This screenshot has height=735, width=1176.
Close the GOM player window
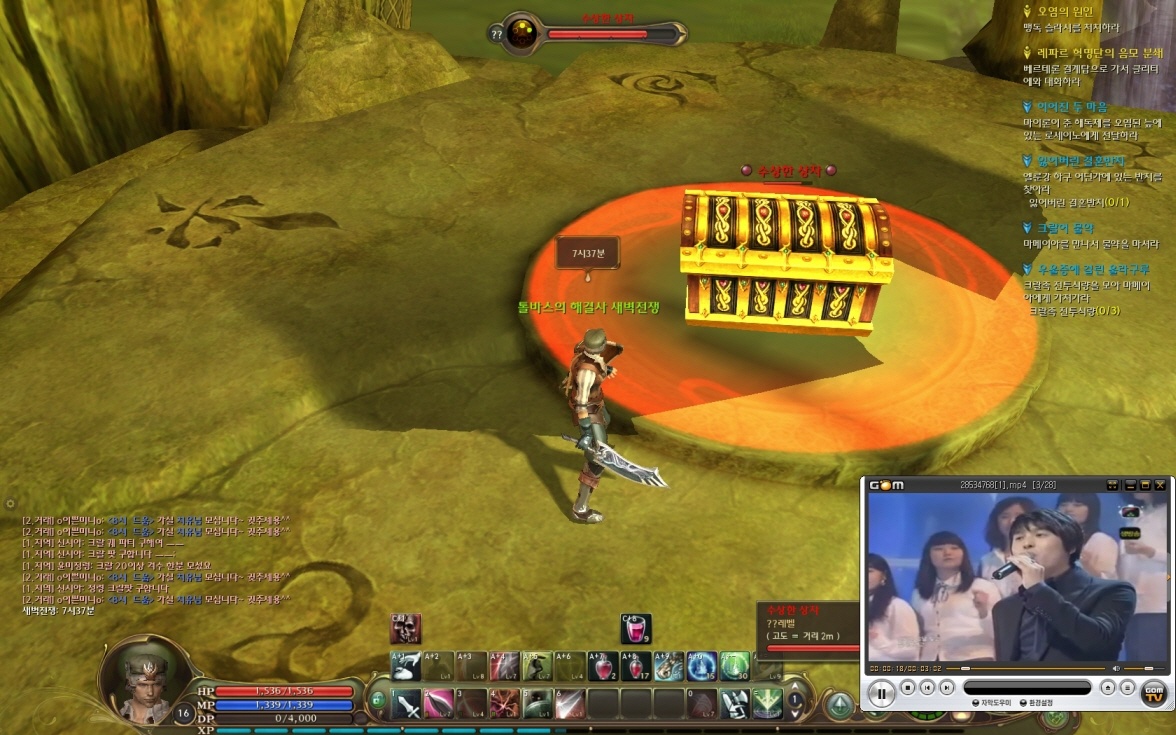[1160, 485]
